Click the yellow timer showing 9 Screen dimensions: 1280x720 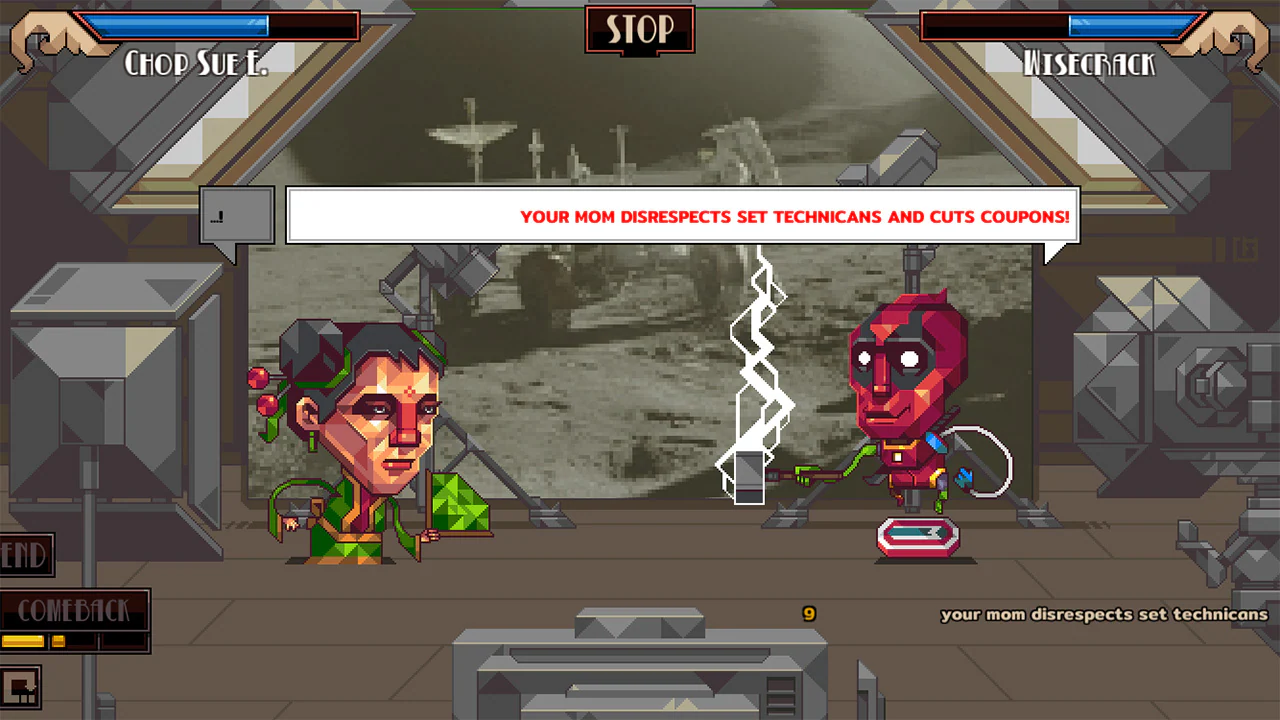[809, 612]
